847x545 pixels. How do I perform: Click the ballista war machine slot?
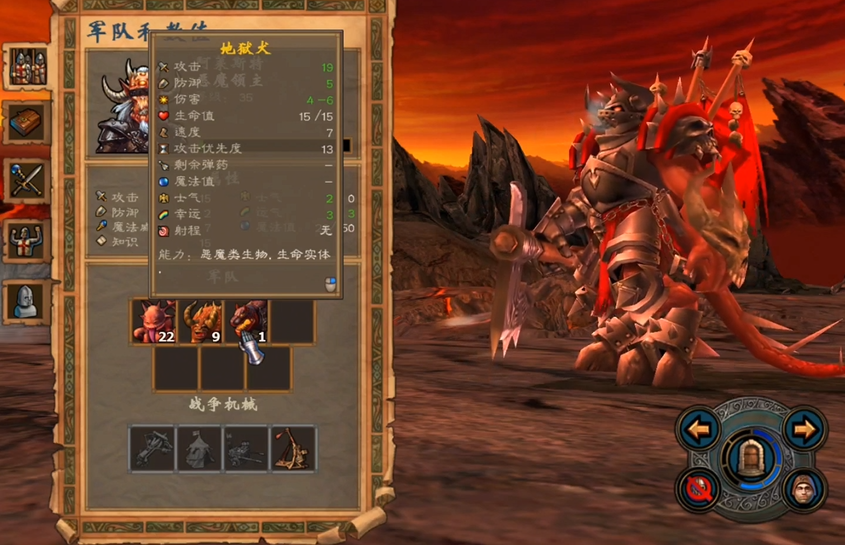pyautogui.click(x=153, y=449)
